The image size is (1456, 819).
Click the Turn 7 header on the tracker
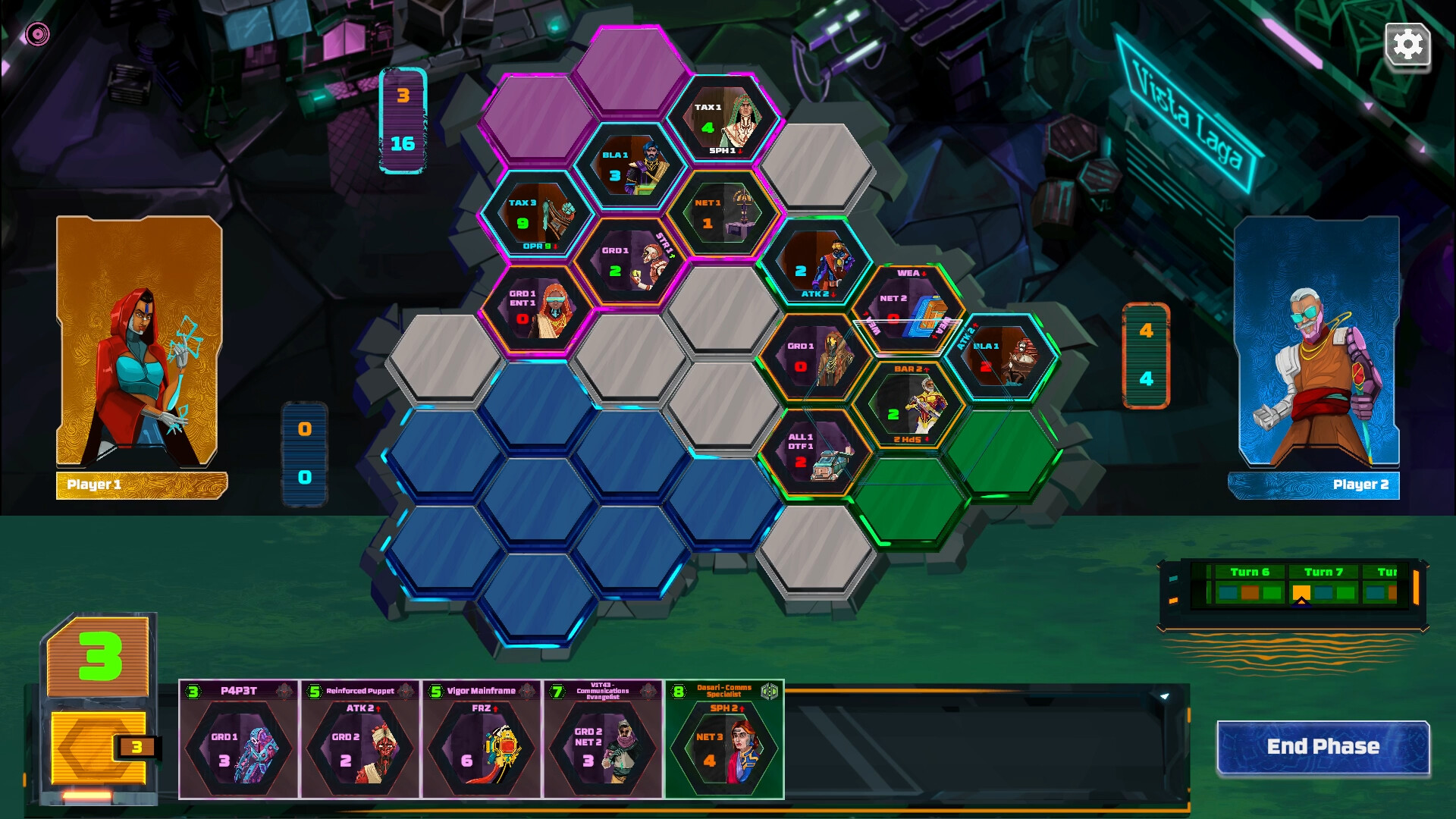1324,573
